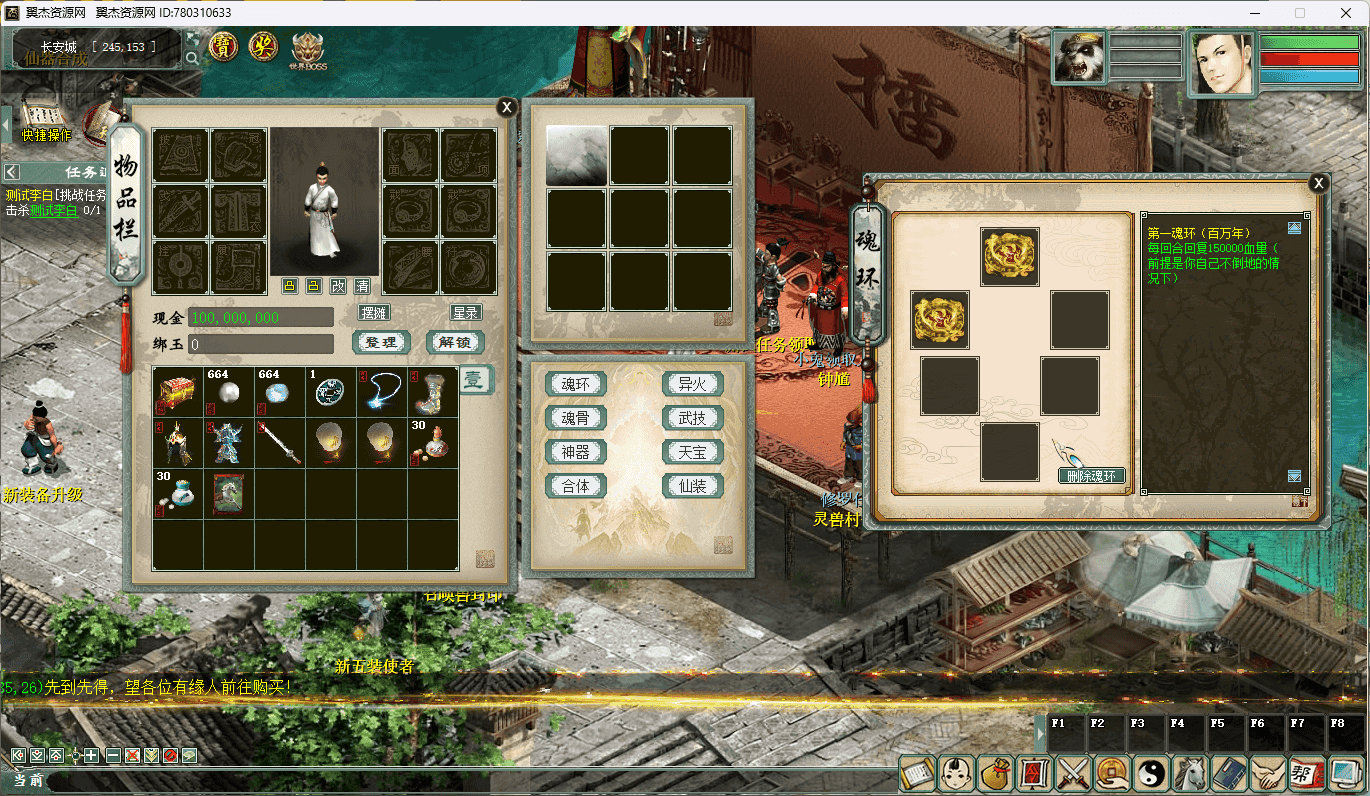Viewport: 1370px width, 796px height.
Task: Click the white horse mount toolbar icon
Action: (1188, 772)
